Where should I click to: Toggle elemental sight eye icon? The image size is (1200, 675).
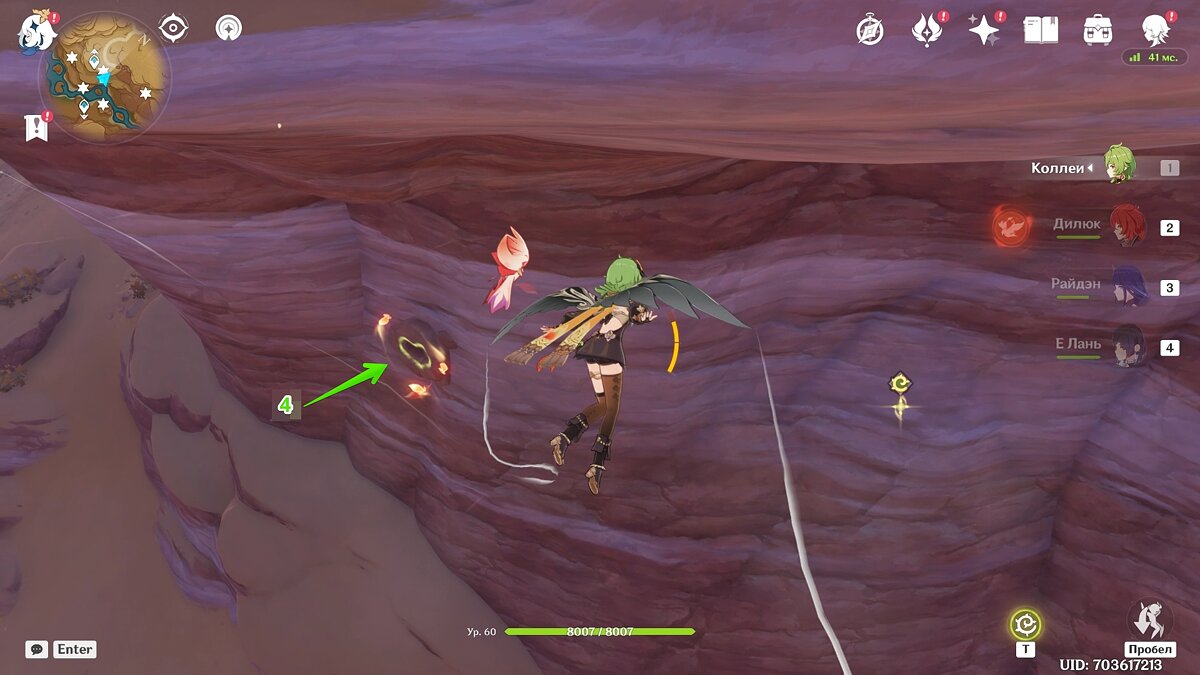click(x=174, y=28)
